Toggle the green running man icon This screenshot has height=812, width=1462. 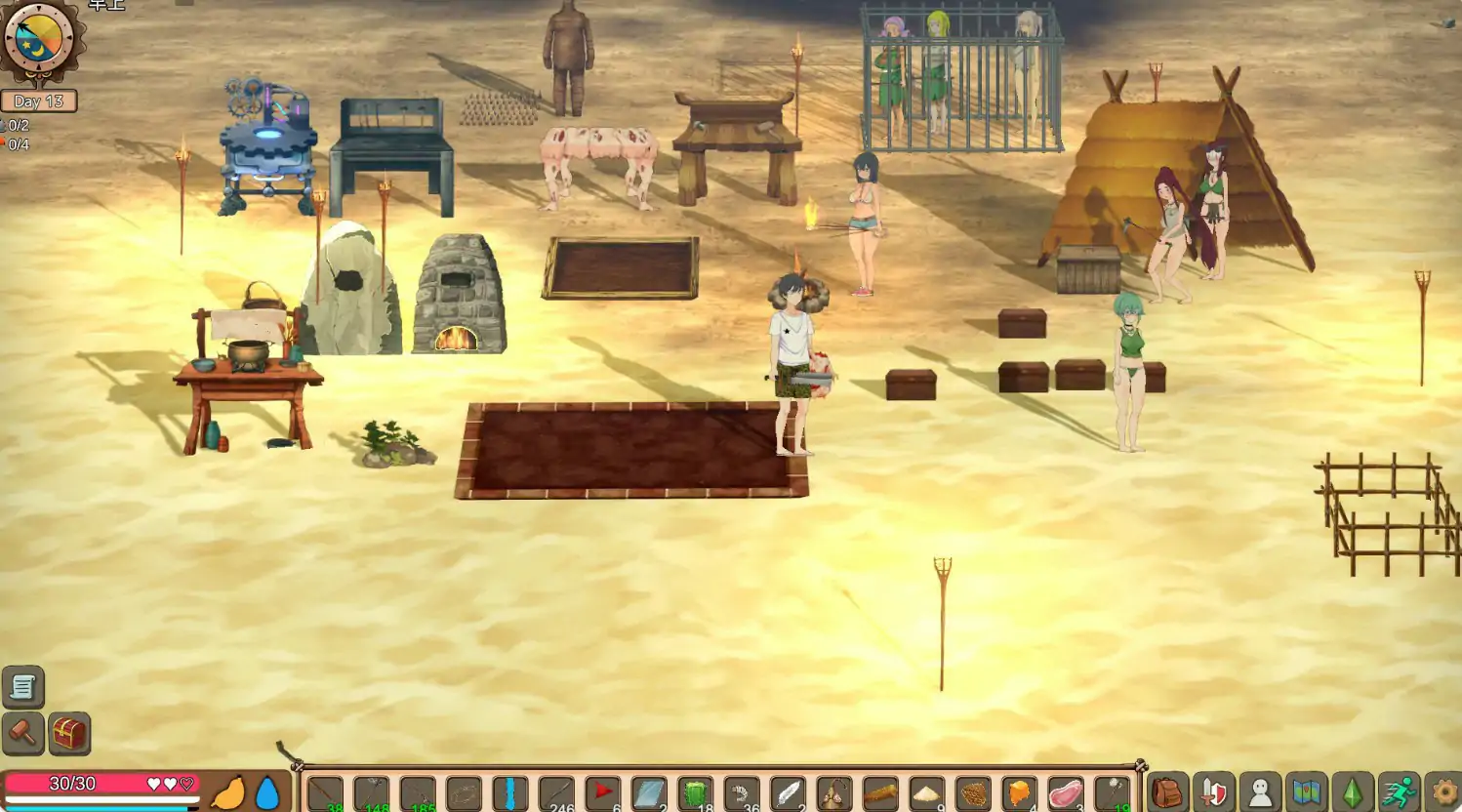(x=1399, y=792)
